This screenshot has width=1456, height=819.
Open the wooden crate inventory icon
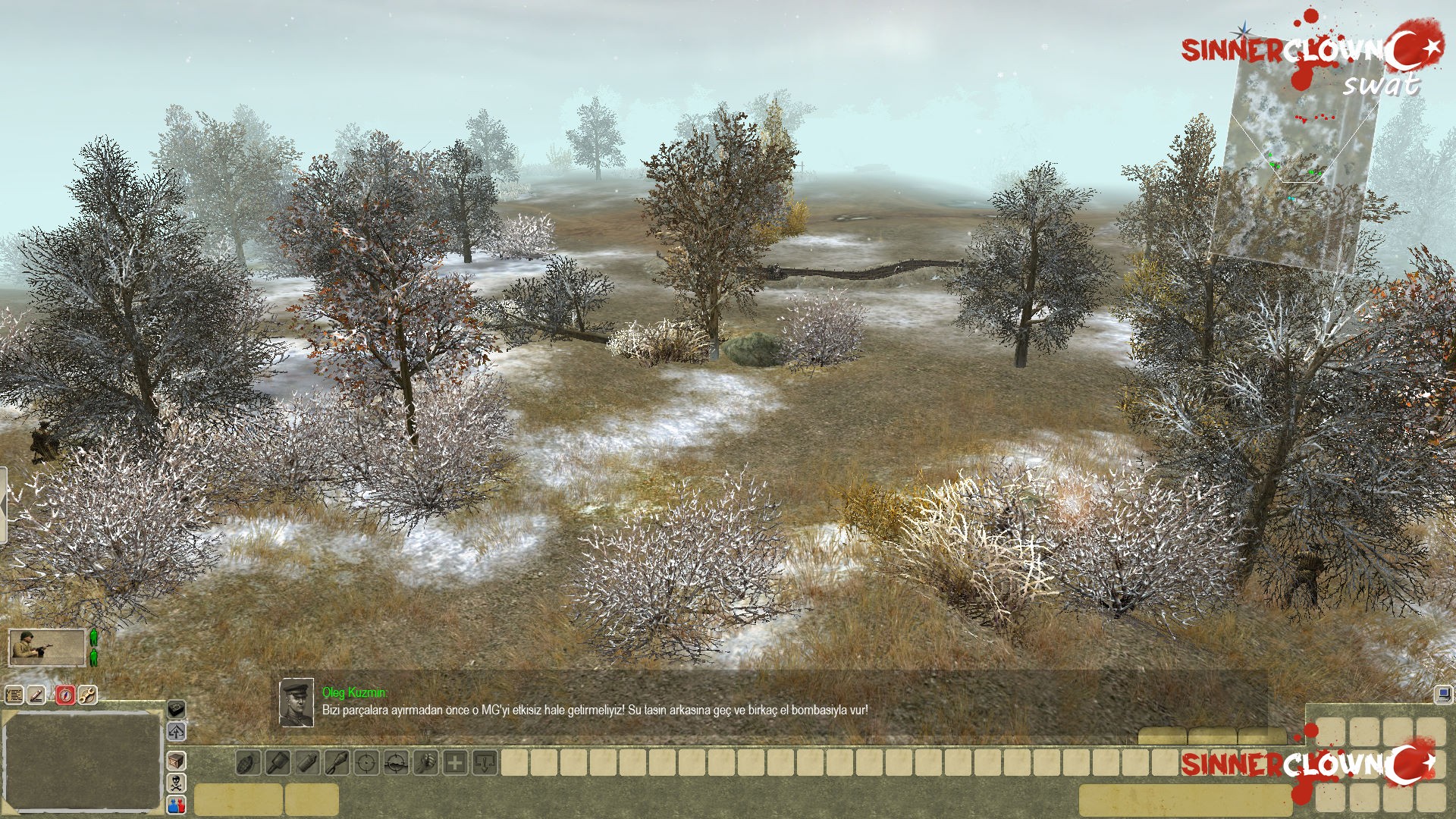click(176, 761)
